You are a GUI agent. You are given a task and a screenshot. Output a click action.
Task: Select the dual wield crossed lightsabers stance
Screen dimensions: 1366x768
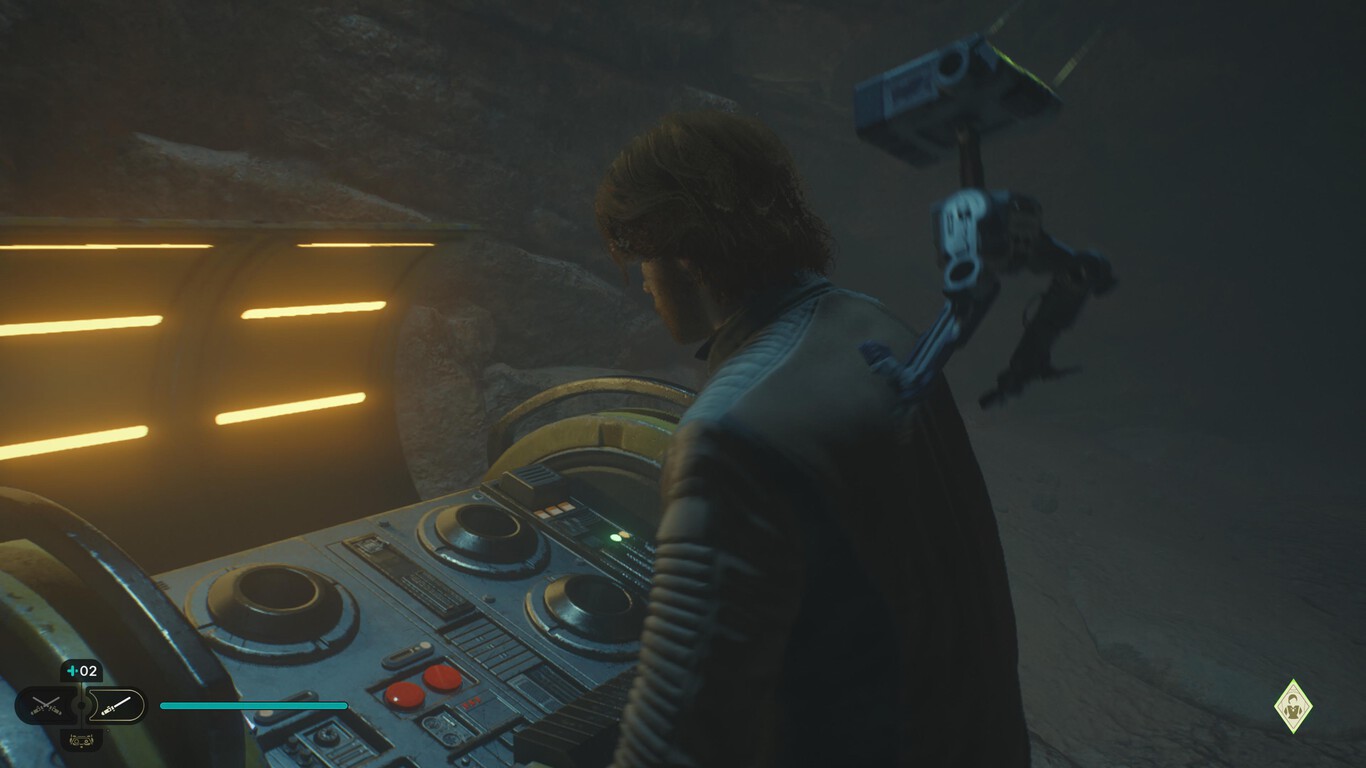47,705
